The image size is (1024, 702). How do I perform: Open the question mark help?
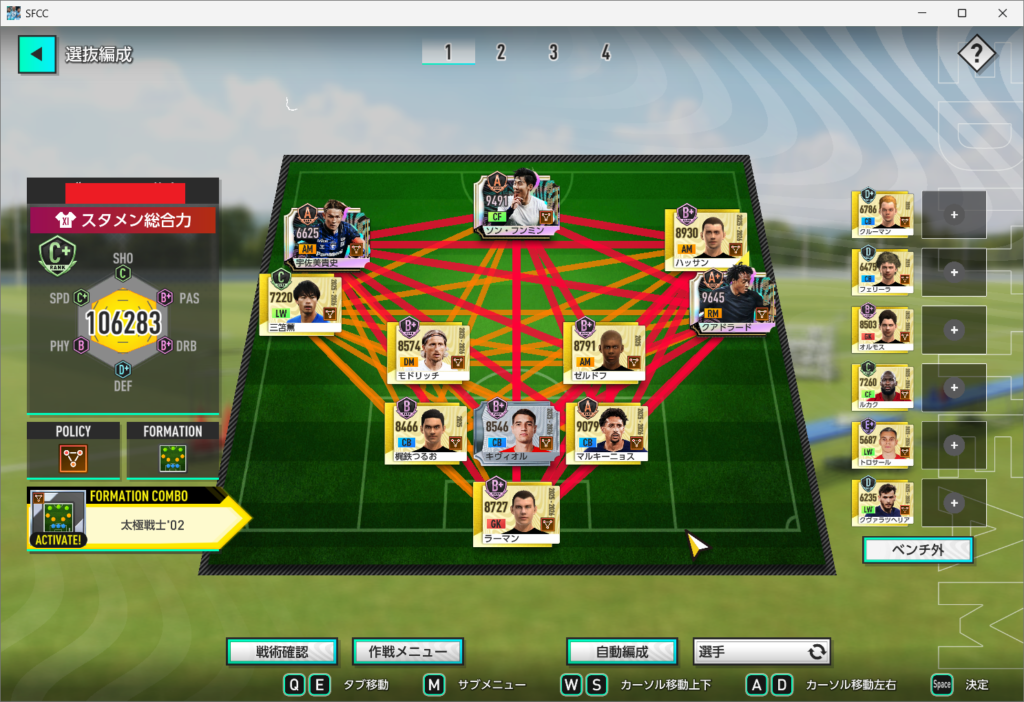click(976, 54)
